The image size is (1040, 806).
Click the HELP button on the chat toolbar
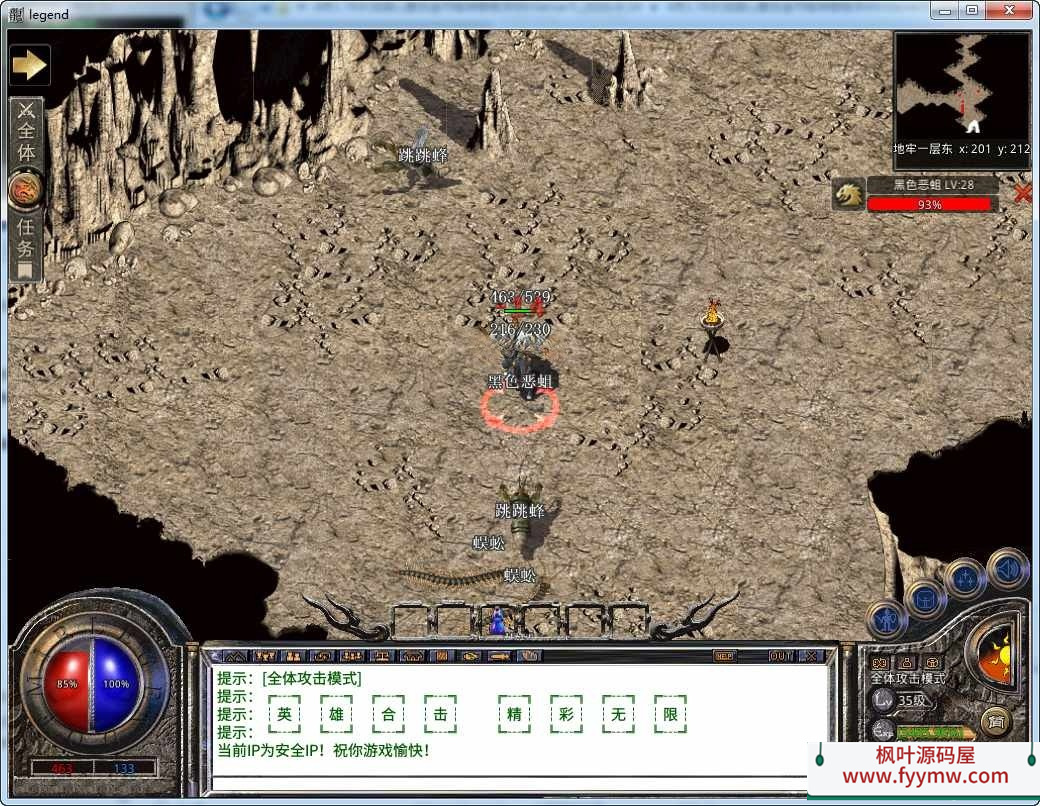tap(725, 656)
